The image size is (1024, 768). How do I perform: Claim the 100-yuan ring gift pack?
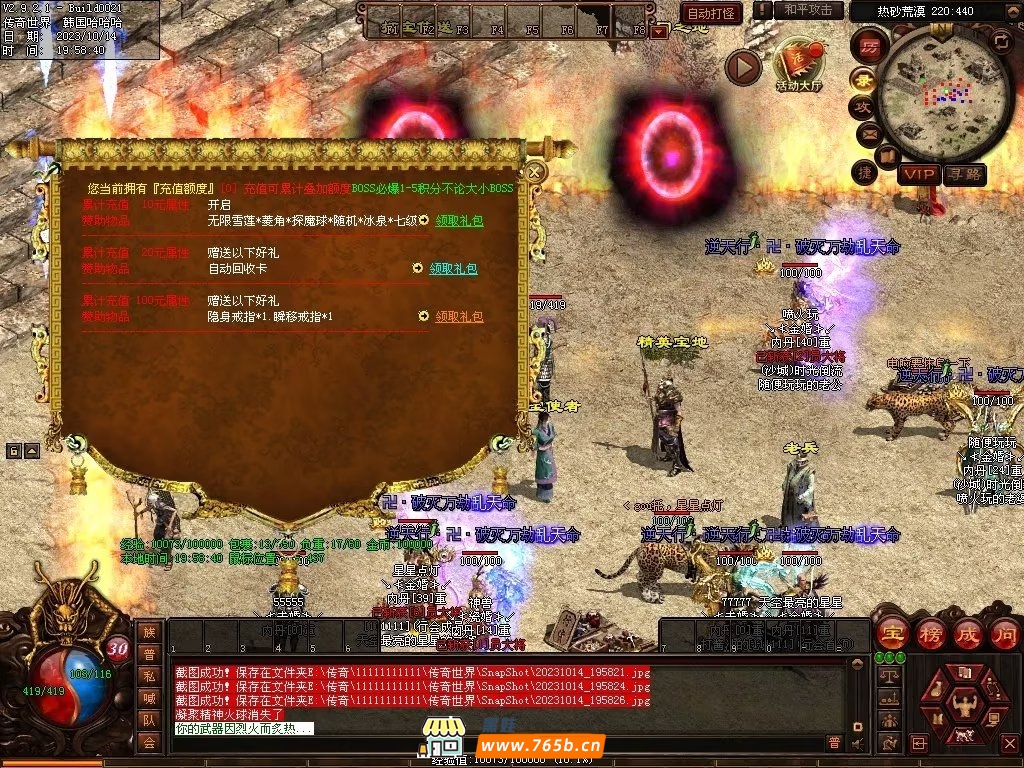tap(459, 317)
